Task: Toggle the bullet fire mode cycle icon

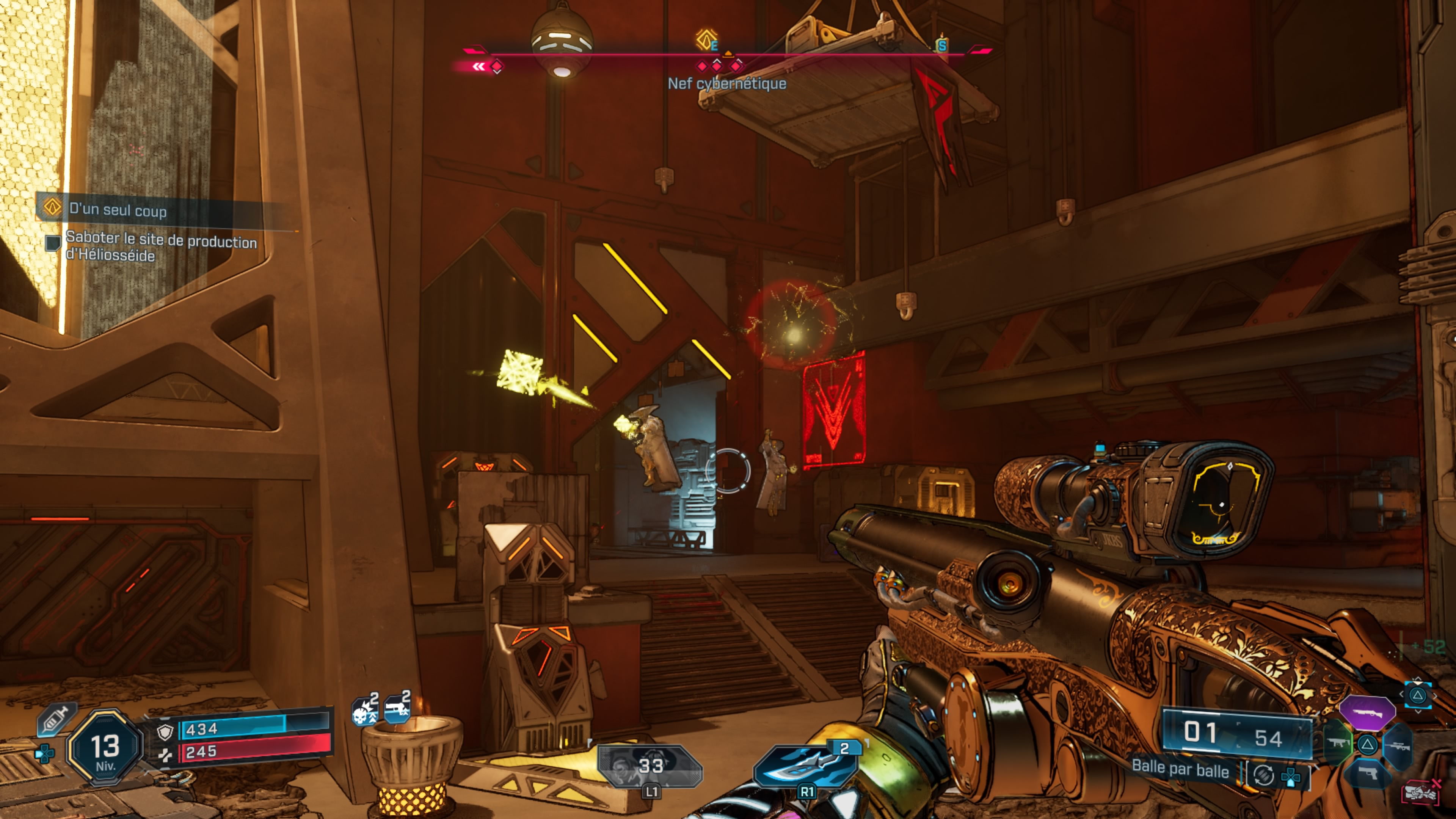Action: (1264, 775)
